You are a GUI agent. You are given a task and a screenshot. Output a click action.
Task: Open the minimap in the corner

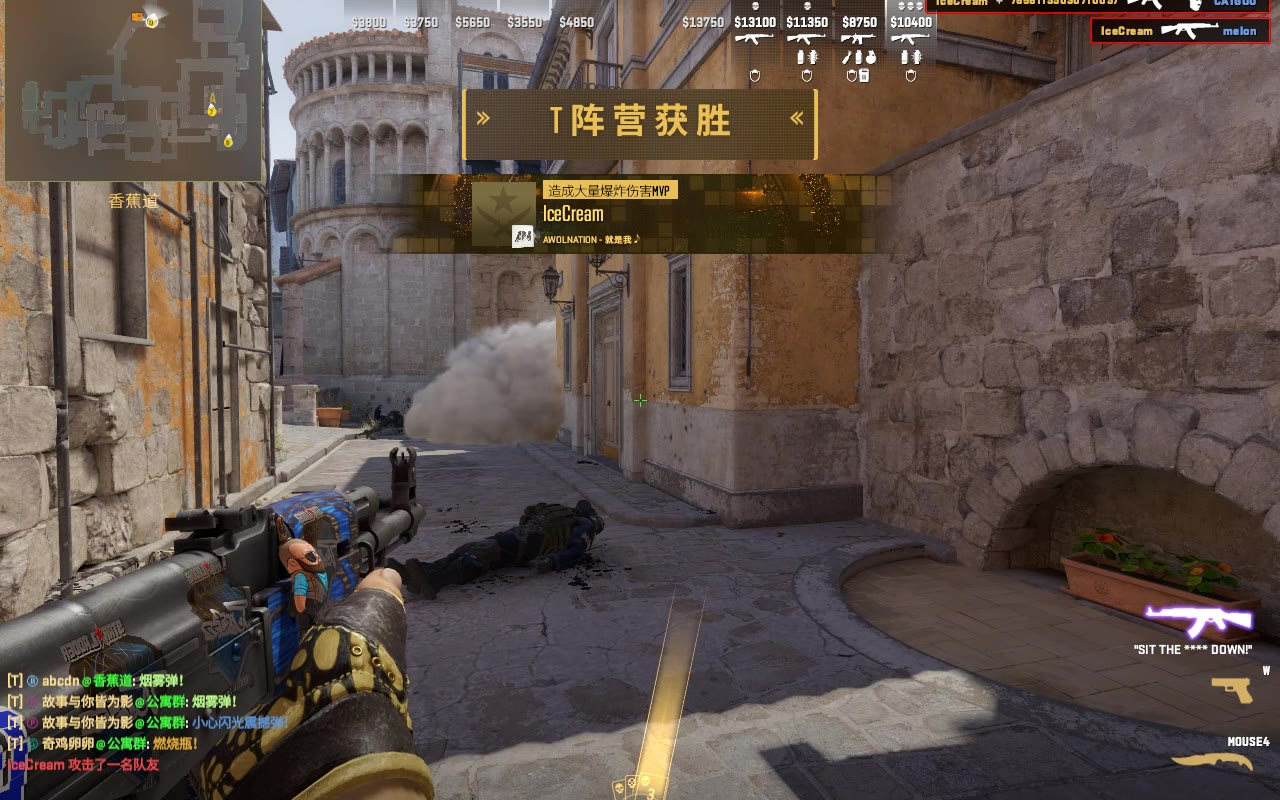click(132, 90)
